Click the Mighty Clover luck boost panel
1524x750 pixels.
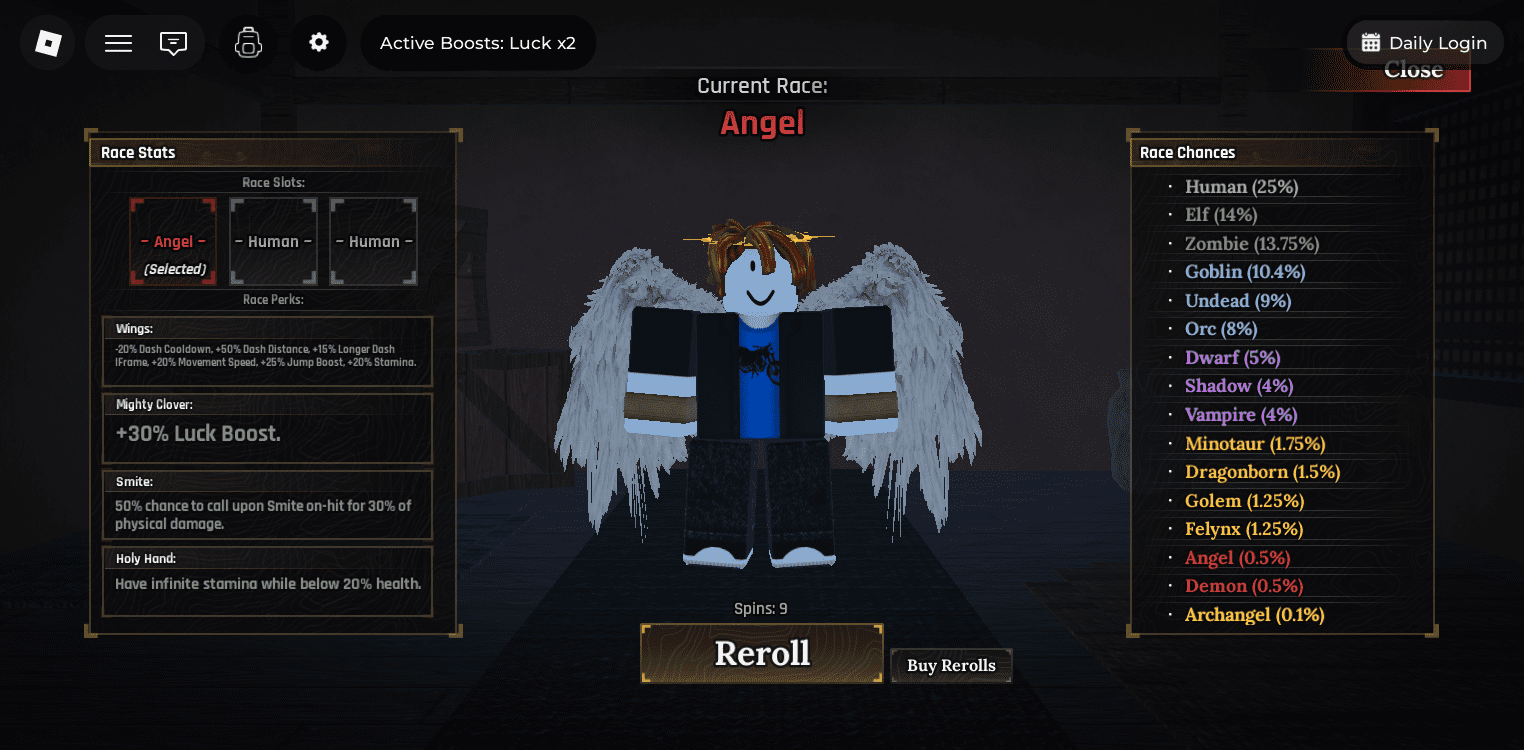(267, 428)
